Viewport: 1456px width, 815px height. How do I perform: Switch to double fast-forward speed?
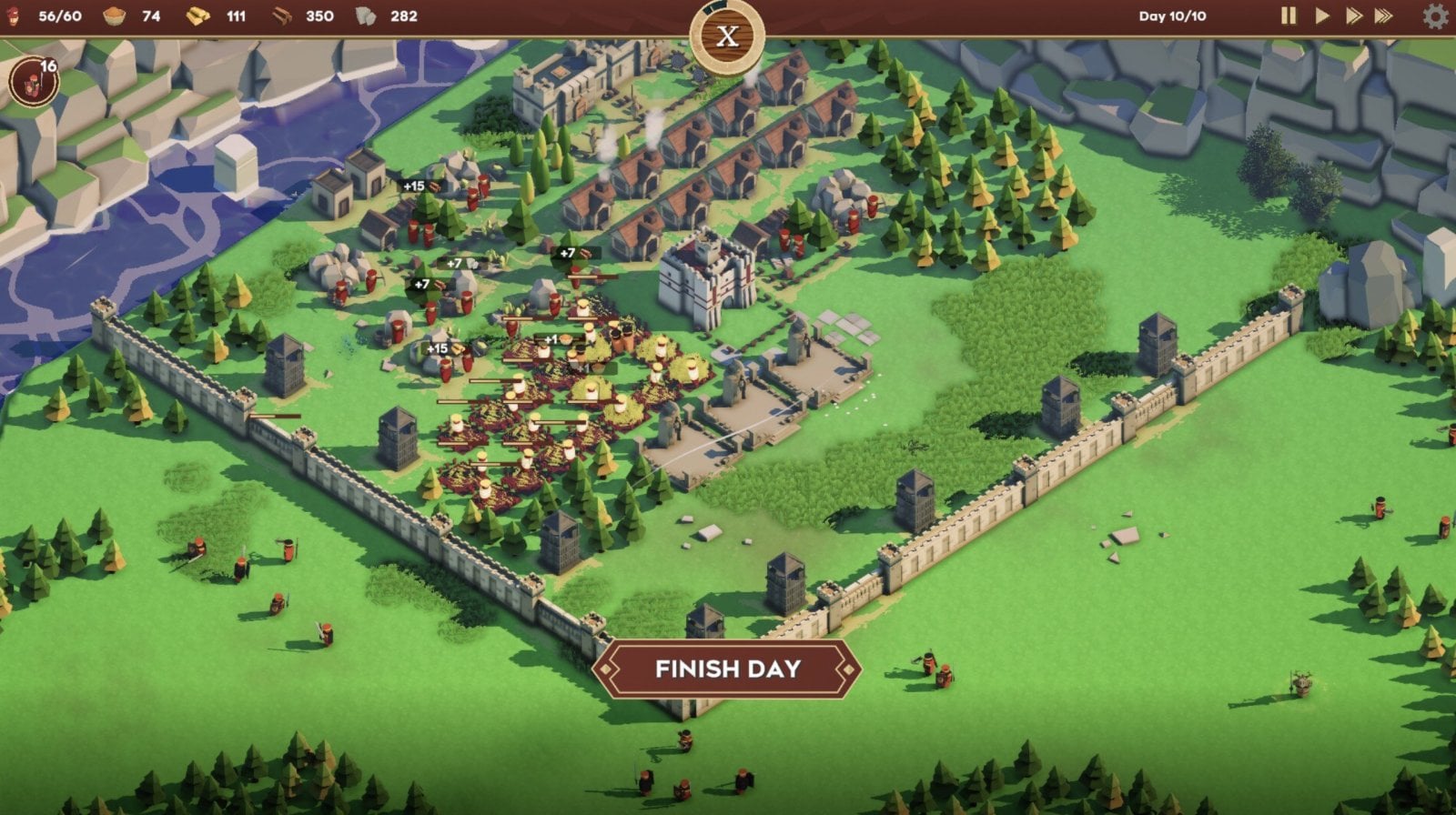click(x=1353, y=16)
